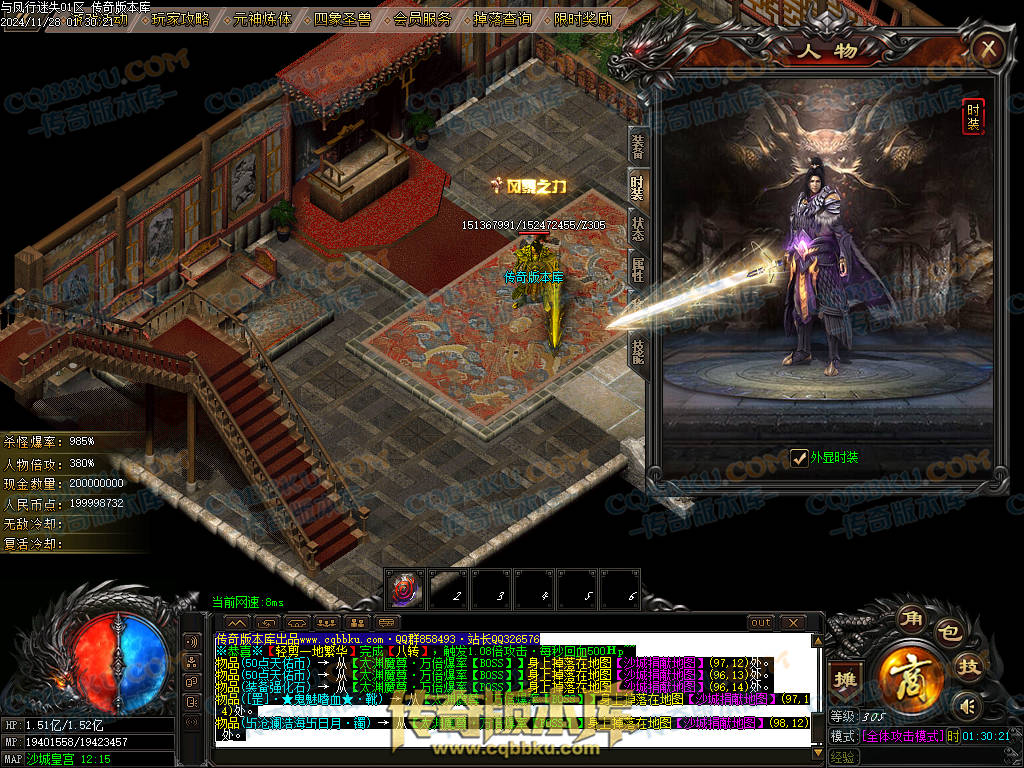This screenshot has width=1024, height=768.
Task: Click the red 时装 fashion slot button
Action: click(x=973, y=117)
